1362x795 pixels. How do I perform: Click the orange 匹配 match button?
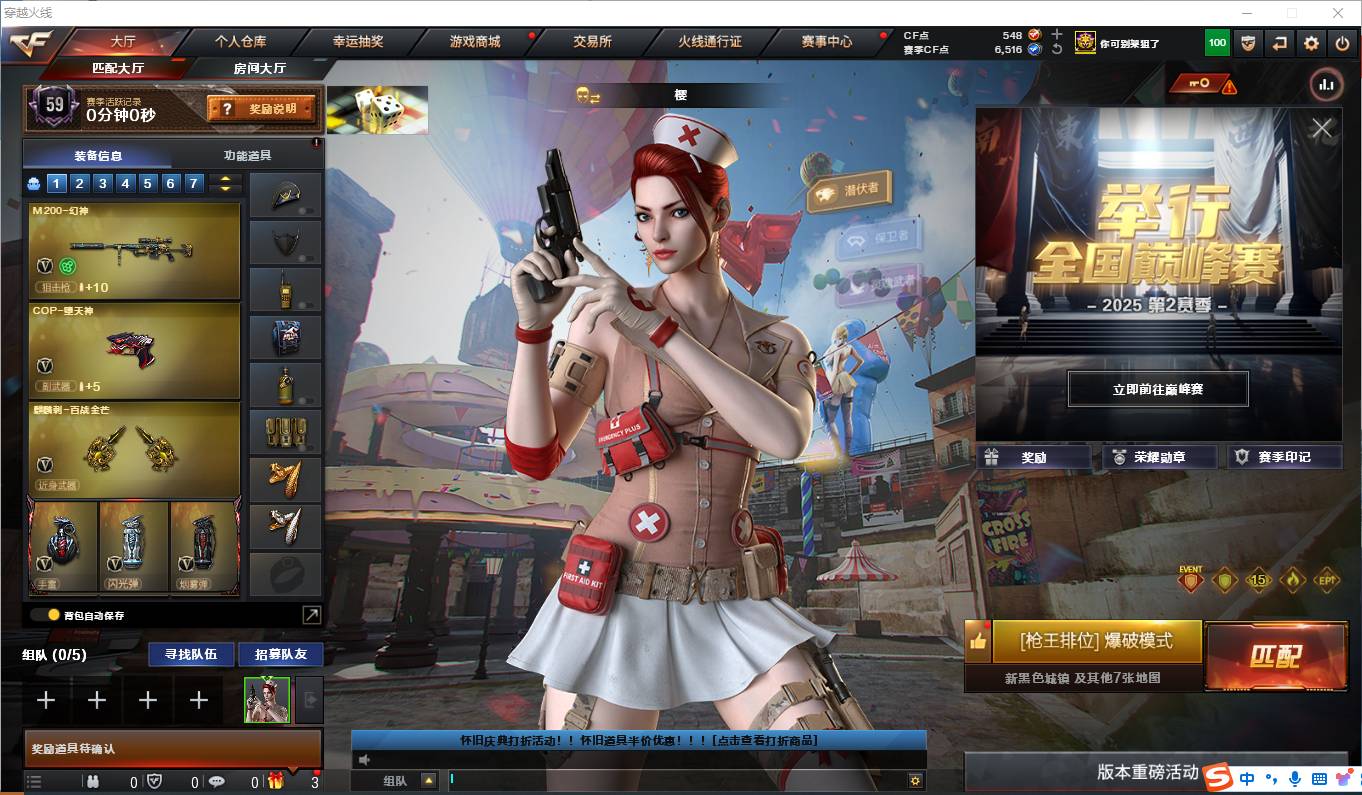point(1277,656)
